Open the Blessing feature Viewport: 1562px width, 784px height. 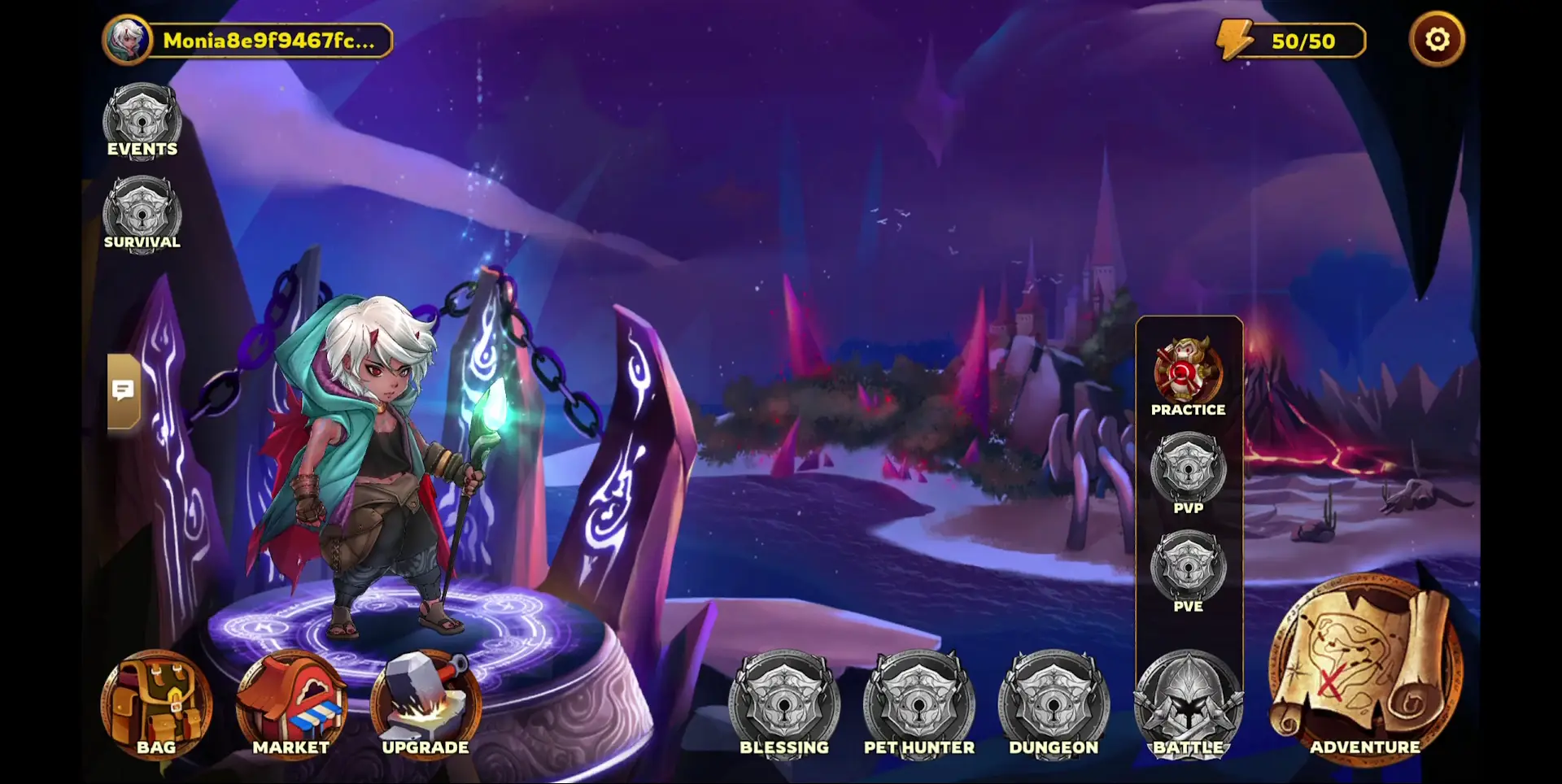783,704
